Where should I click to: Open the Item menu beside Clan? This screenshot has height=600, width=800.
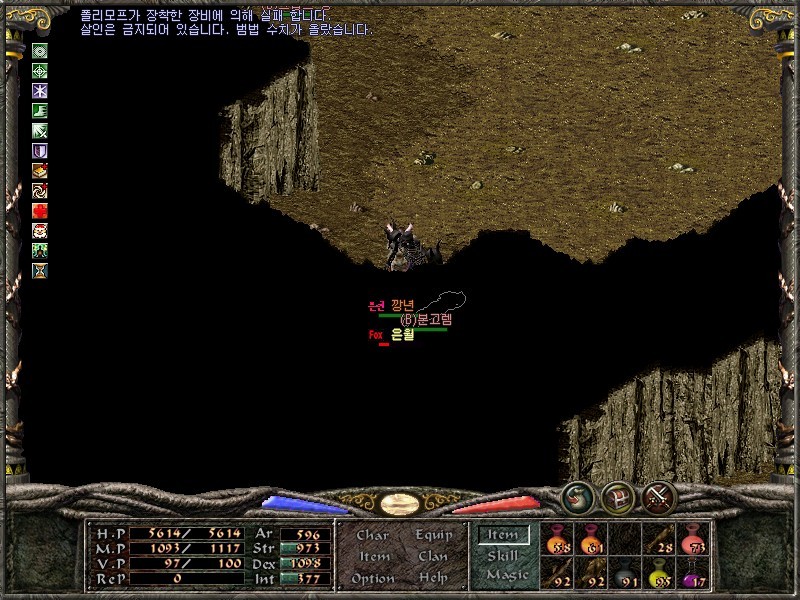[x=373, y=556]
